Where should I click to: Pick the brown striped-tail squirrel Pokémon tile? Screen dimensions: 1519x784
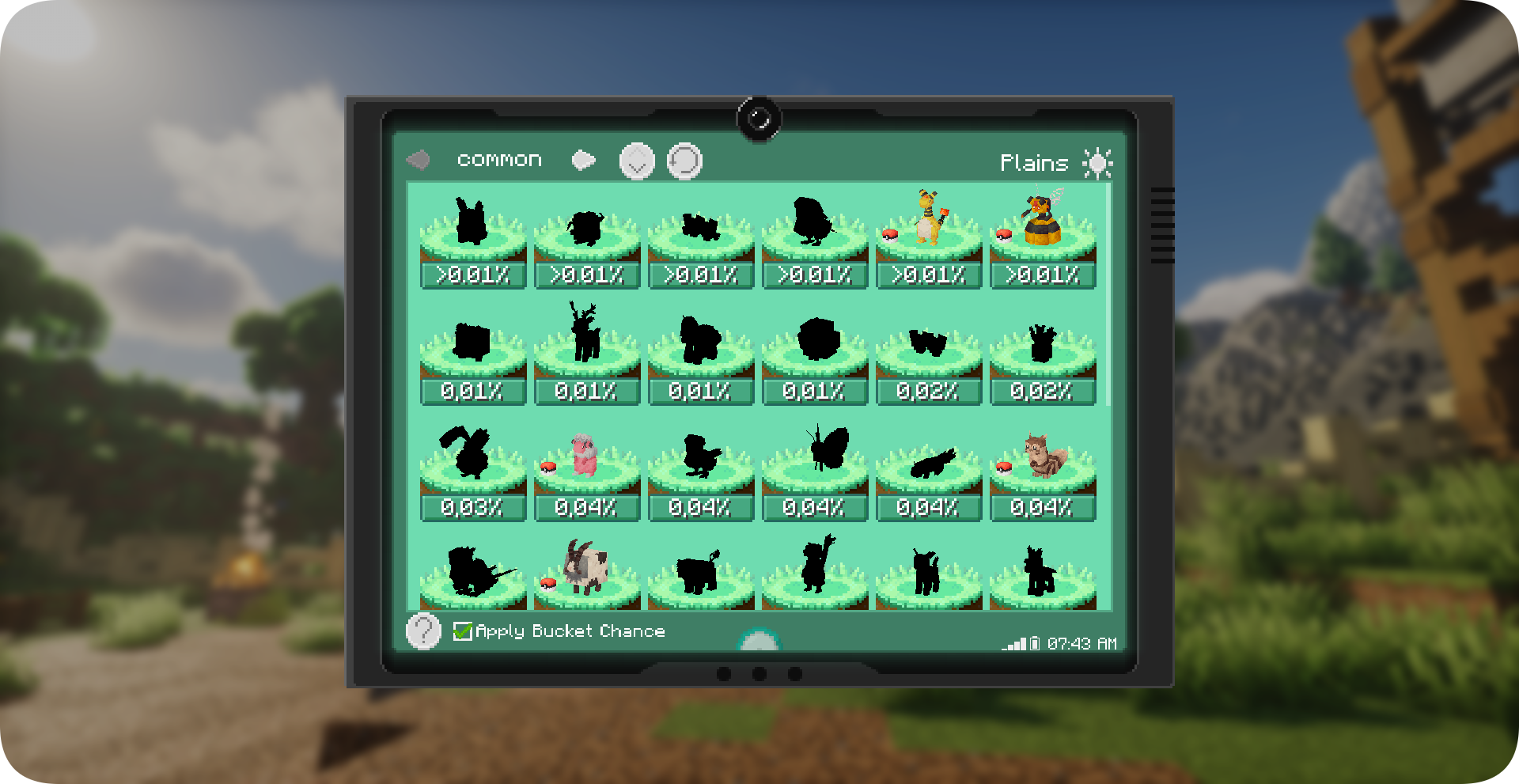(x=1042, y=471)
